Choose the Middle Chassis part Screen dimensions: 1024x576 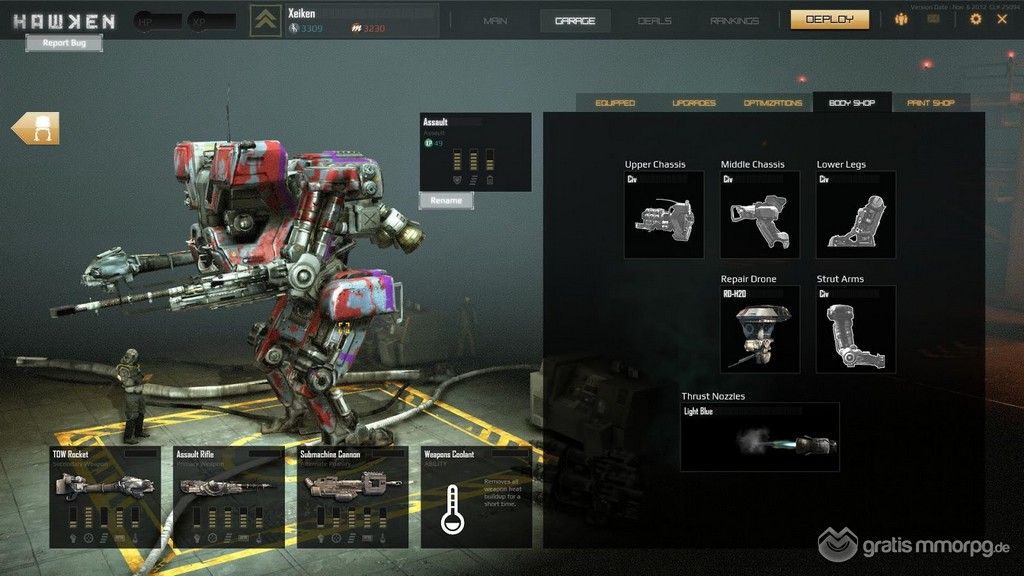(x=760, y=215)
